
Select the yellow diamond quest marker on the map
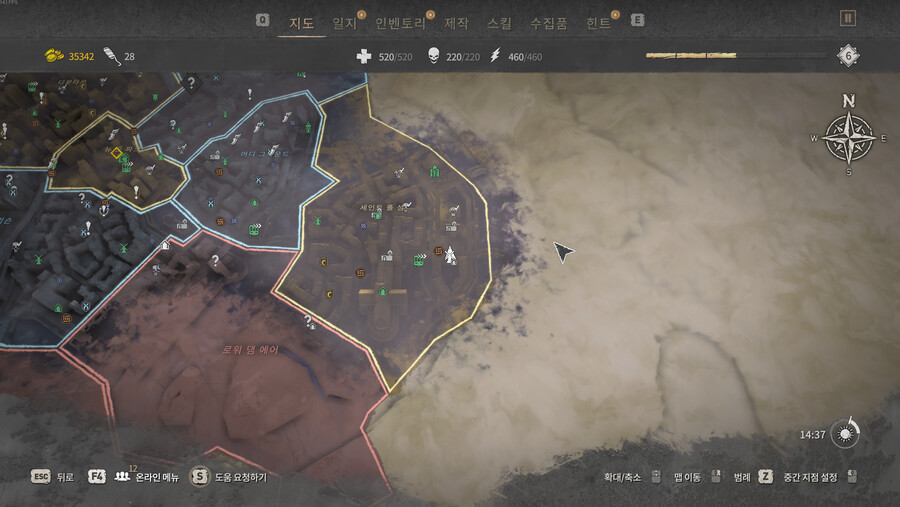(116, 153)
